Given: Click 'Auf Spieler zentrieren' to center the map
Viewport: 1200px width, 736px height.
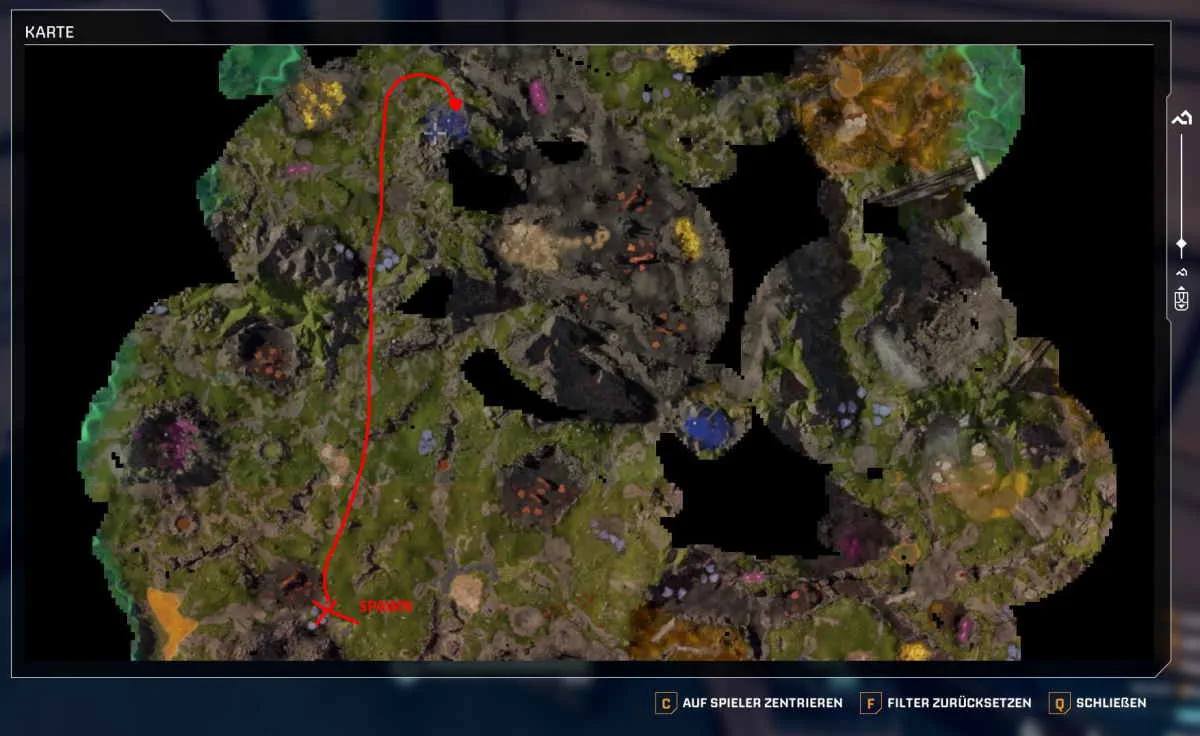Looking at the screenshot, I should pos(750,703).
